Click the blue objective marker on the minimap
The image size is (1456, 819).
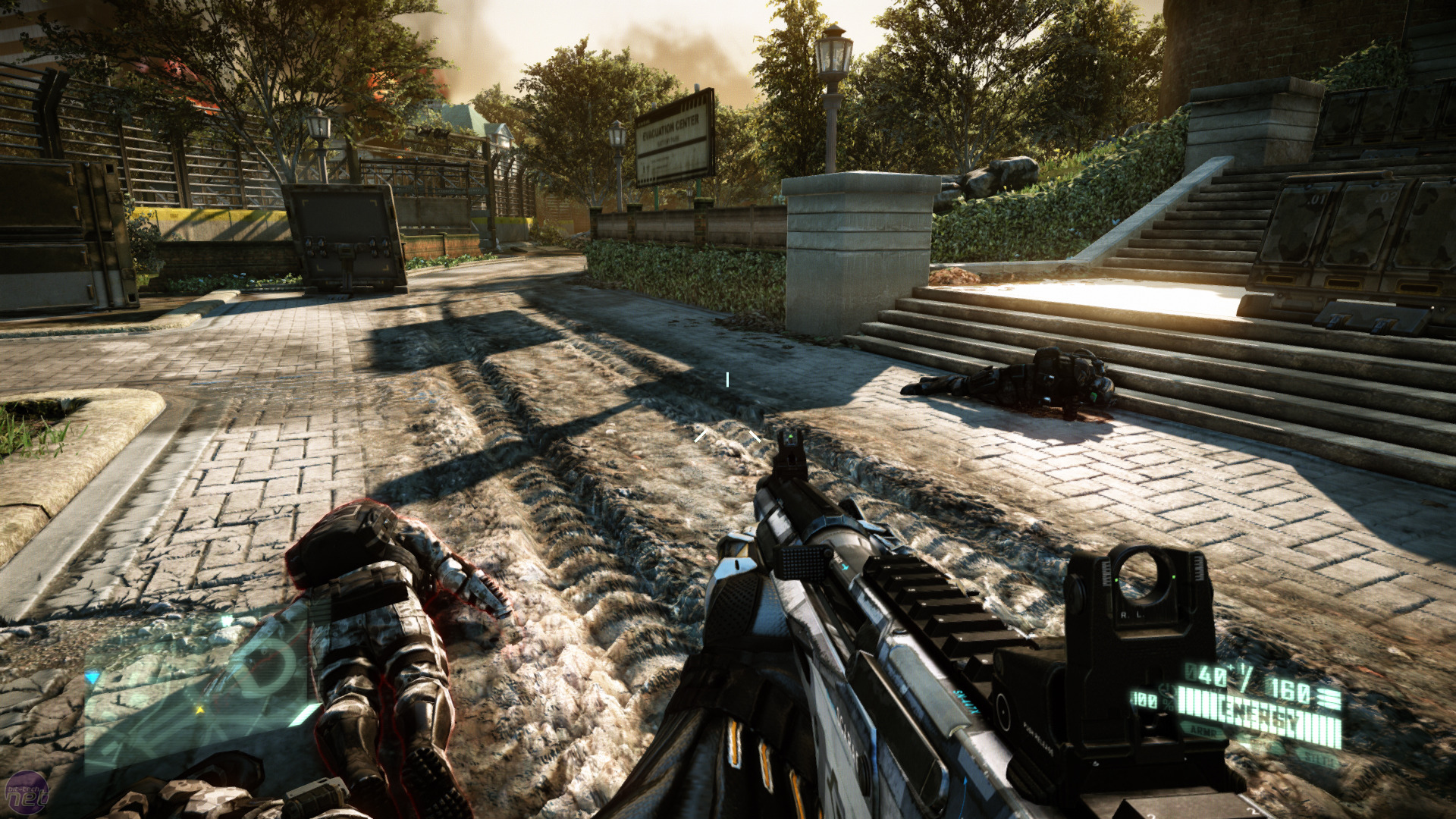pyautogui.click(x=92, y=678)
